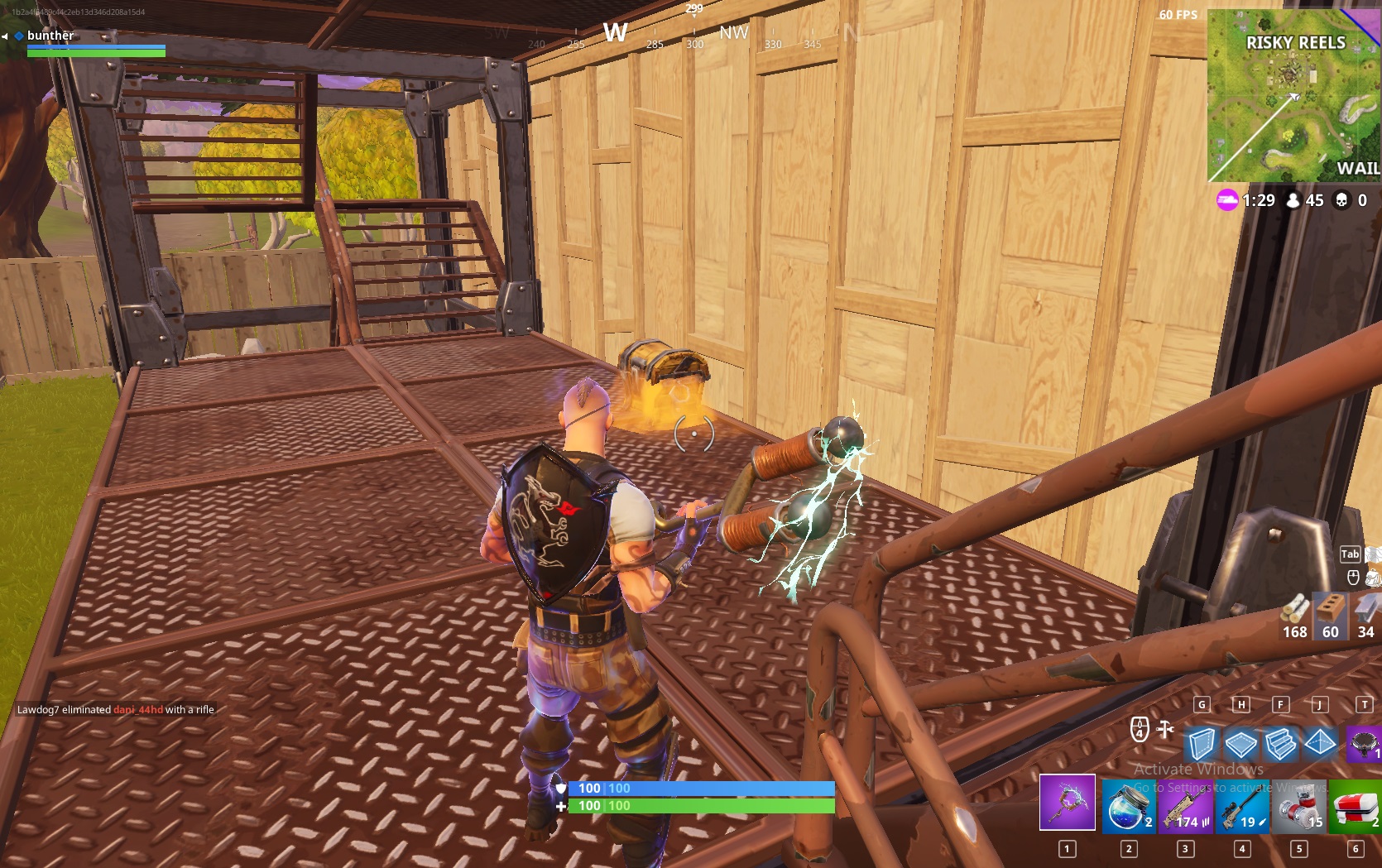Select the roof building piece
This screenshot has width=1382, height=868.
[x=1322, y=745]
